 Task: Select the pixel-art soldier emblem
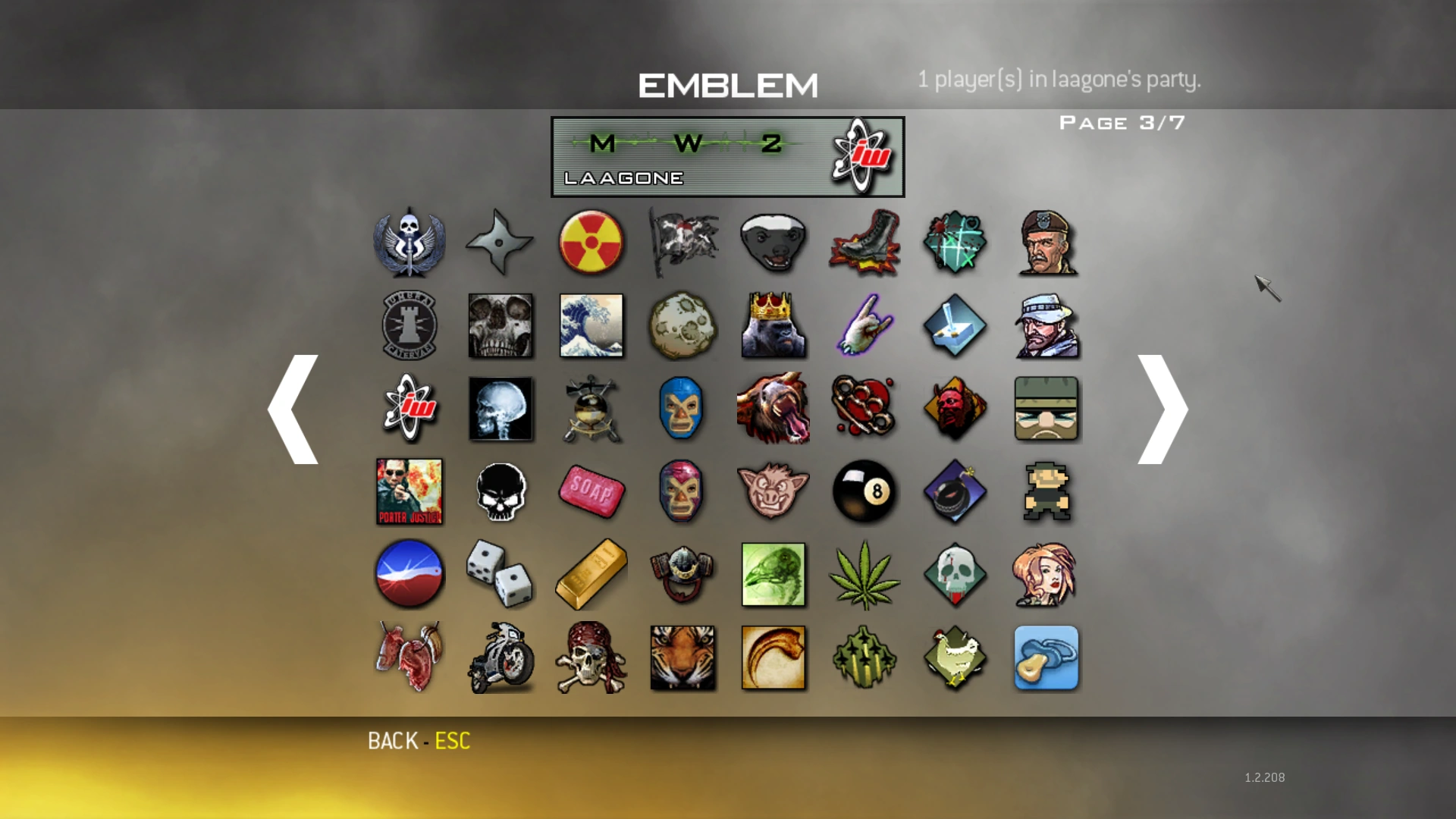(1046, 491)
